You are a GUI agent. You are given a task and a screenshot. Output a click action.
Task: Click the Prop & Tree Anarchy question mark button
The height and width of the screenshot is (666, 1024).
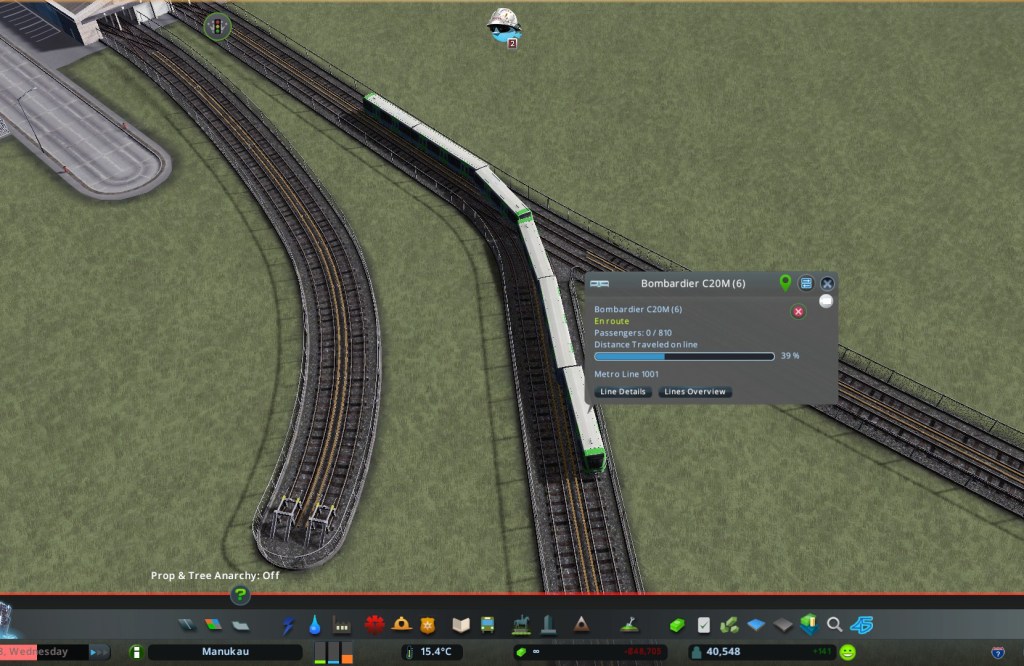(240, 595)
